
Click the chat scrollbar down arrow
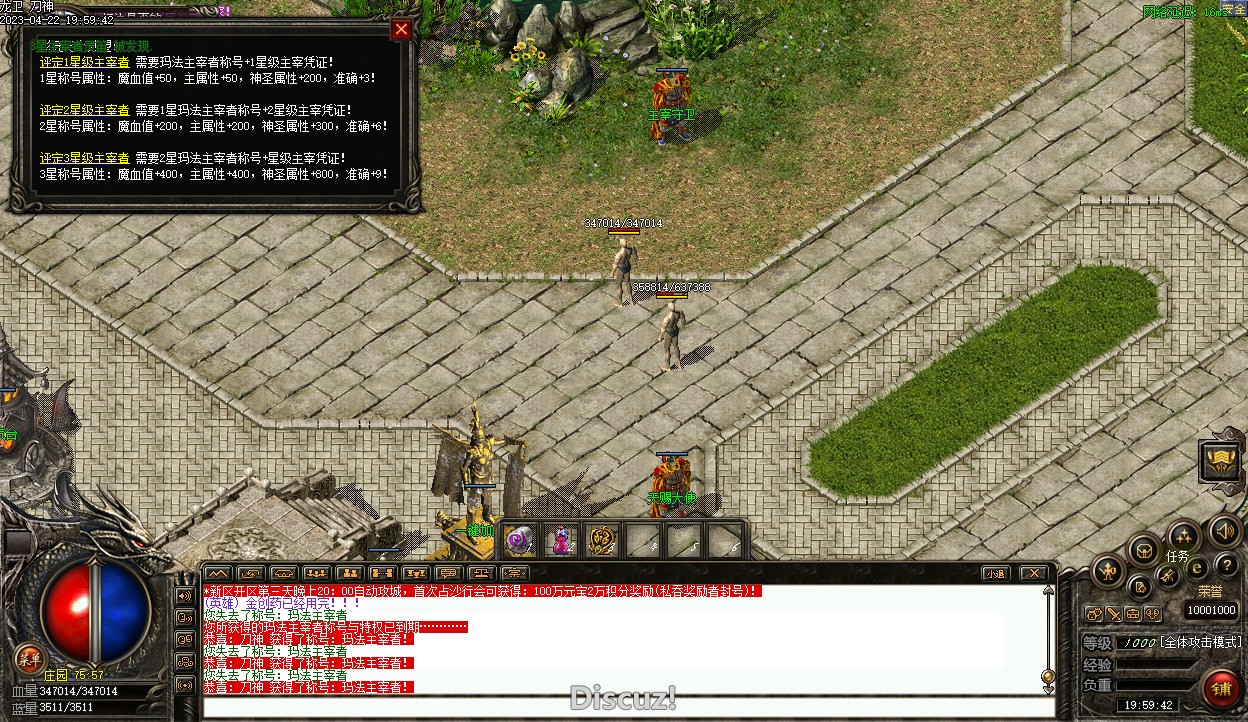point(1048,677)
